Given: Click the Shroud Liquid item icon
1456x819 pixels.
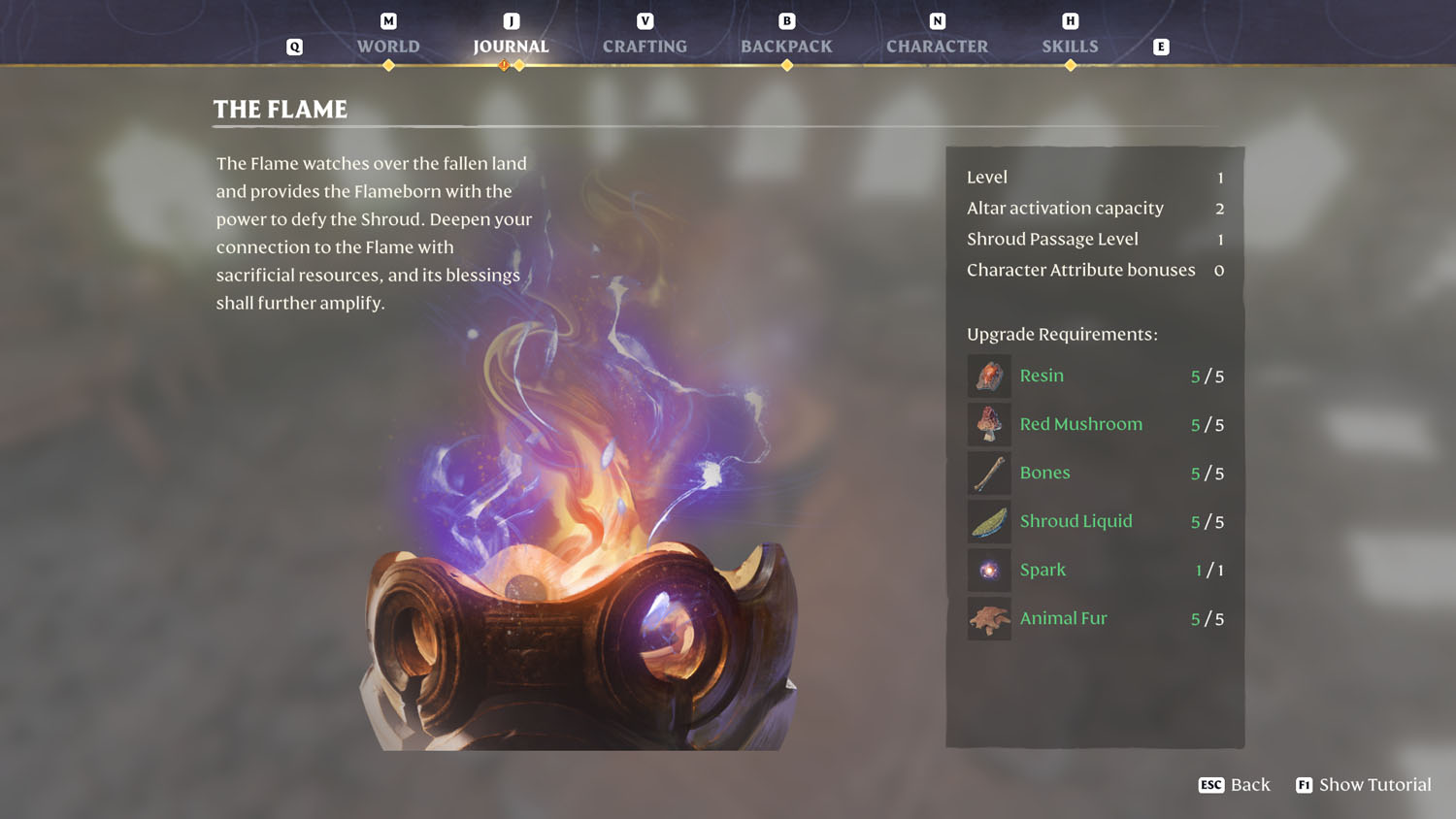Looking at the screenshot, I should coord(988,521).
